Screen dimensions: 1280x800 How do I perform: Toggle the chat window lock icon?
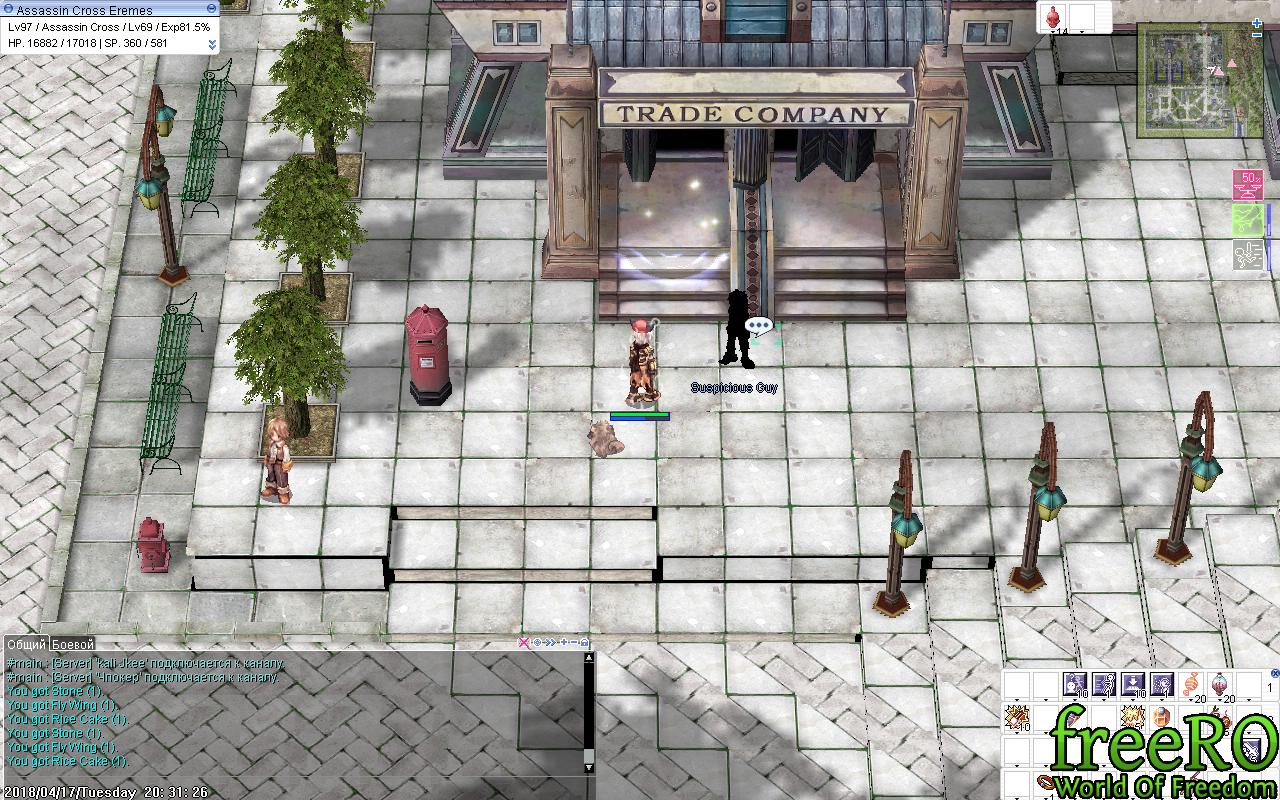(x=585, y=643)
